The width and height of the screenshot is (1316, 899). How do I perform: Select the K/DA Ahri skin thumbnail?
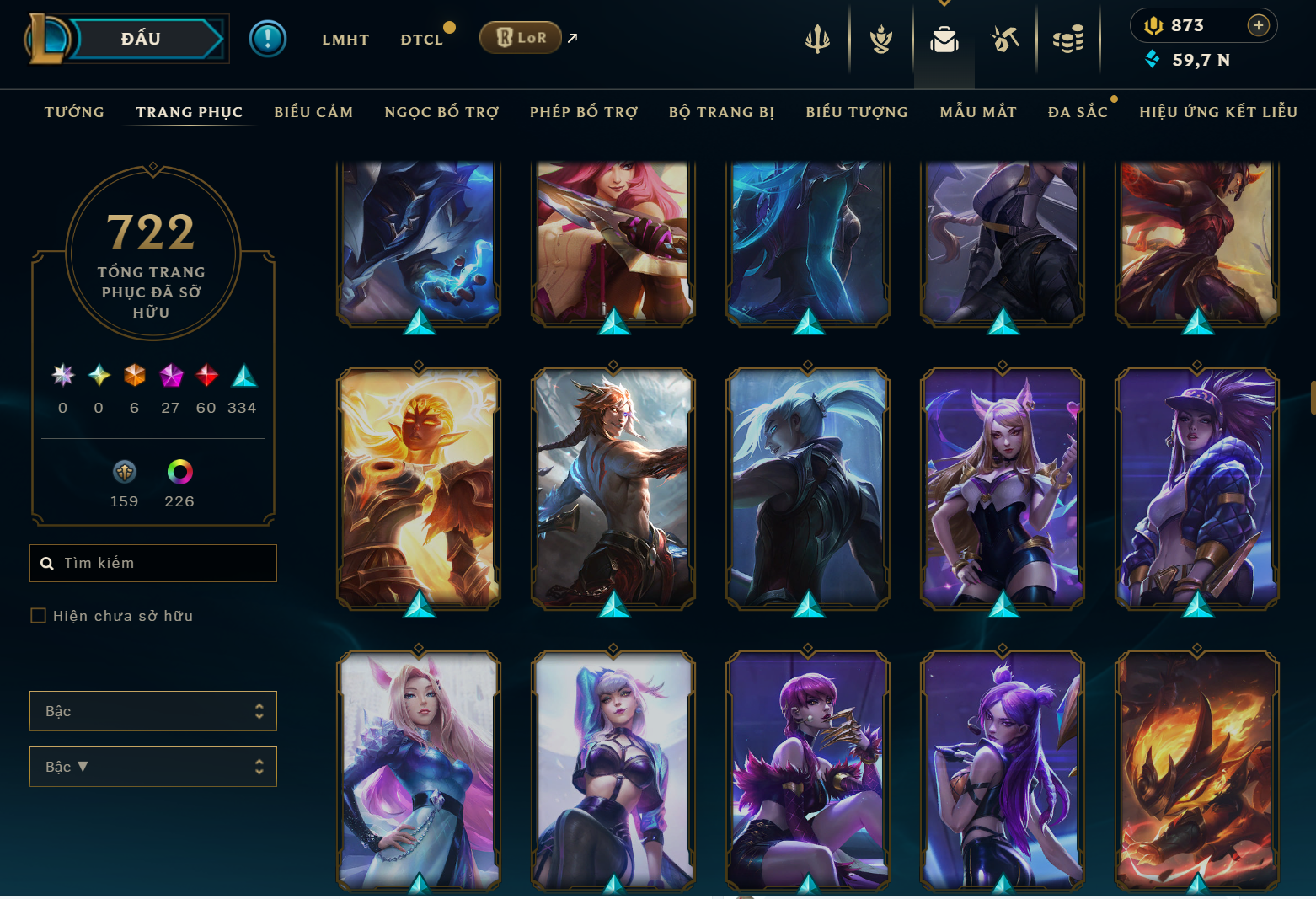[1003, 489]
